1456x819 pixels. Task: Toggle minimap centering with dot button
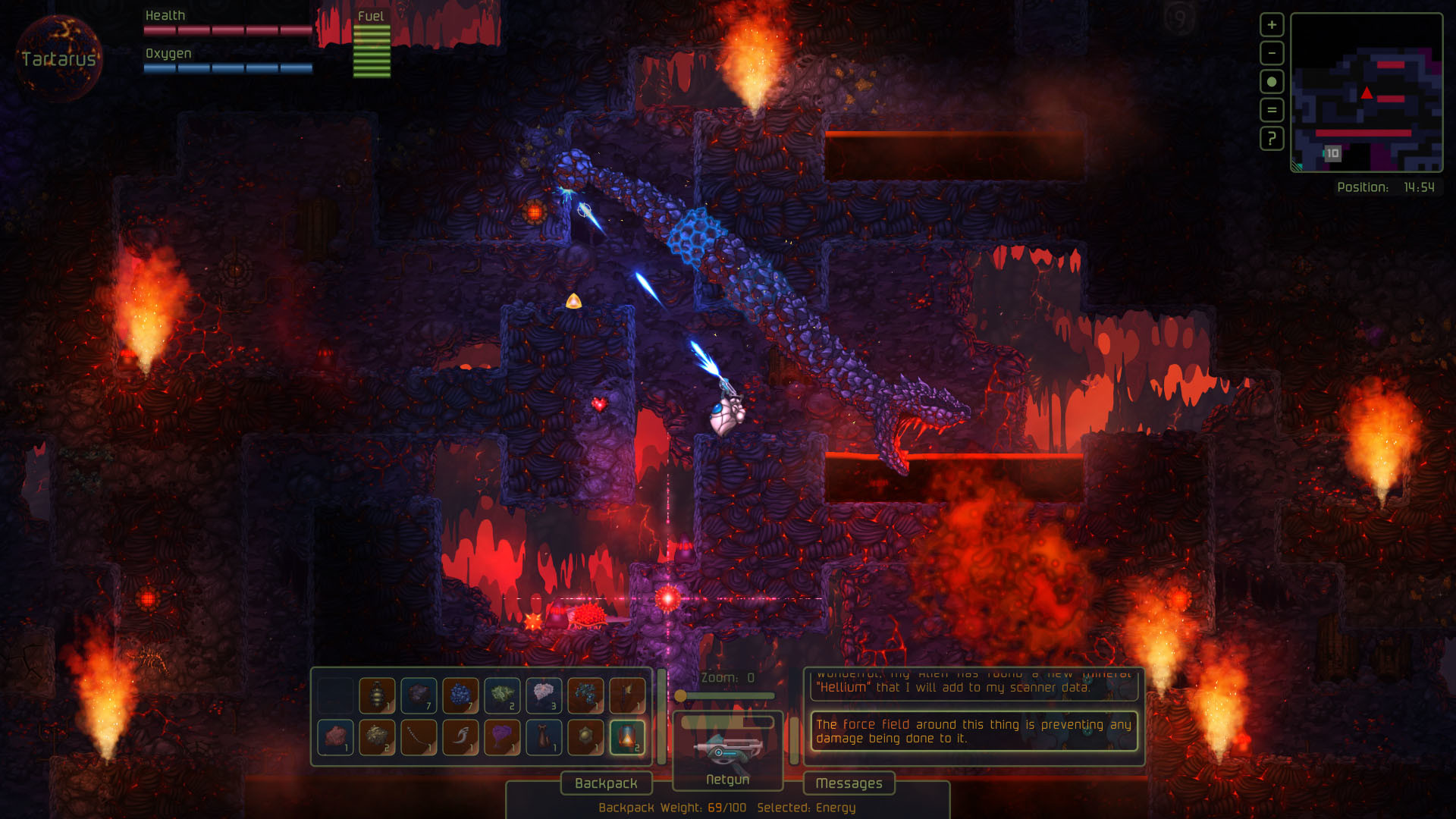(x=1271, y=81)
